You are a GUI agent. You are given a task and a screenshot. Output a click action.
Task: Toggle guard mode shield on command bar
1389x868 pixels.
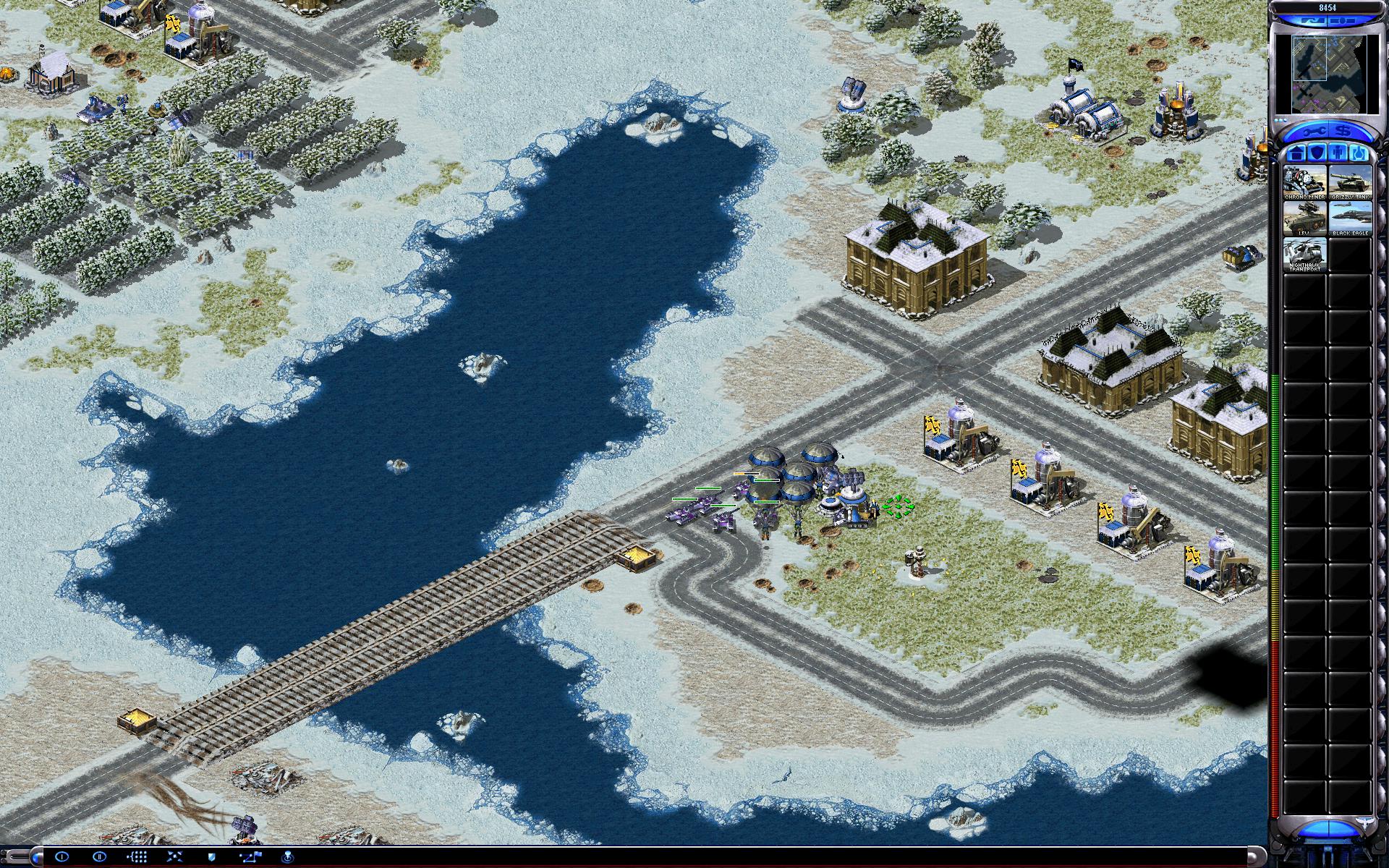click(x=212, y=857)
